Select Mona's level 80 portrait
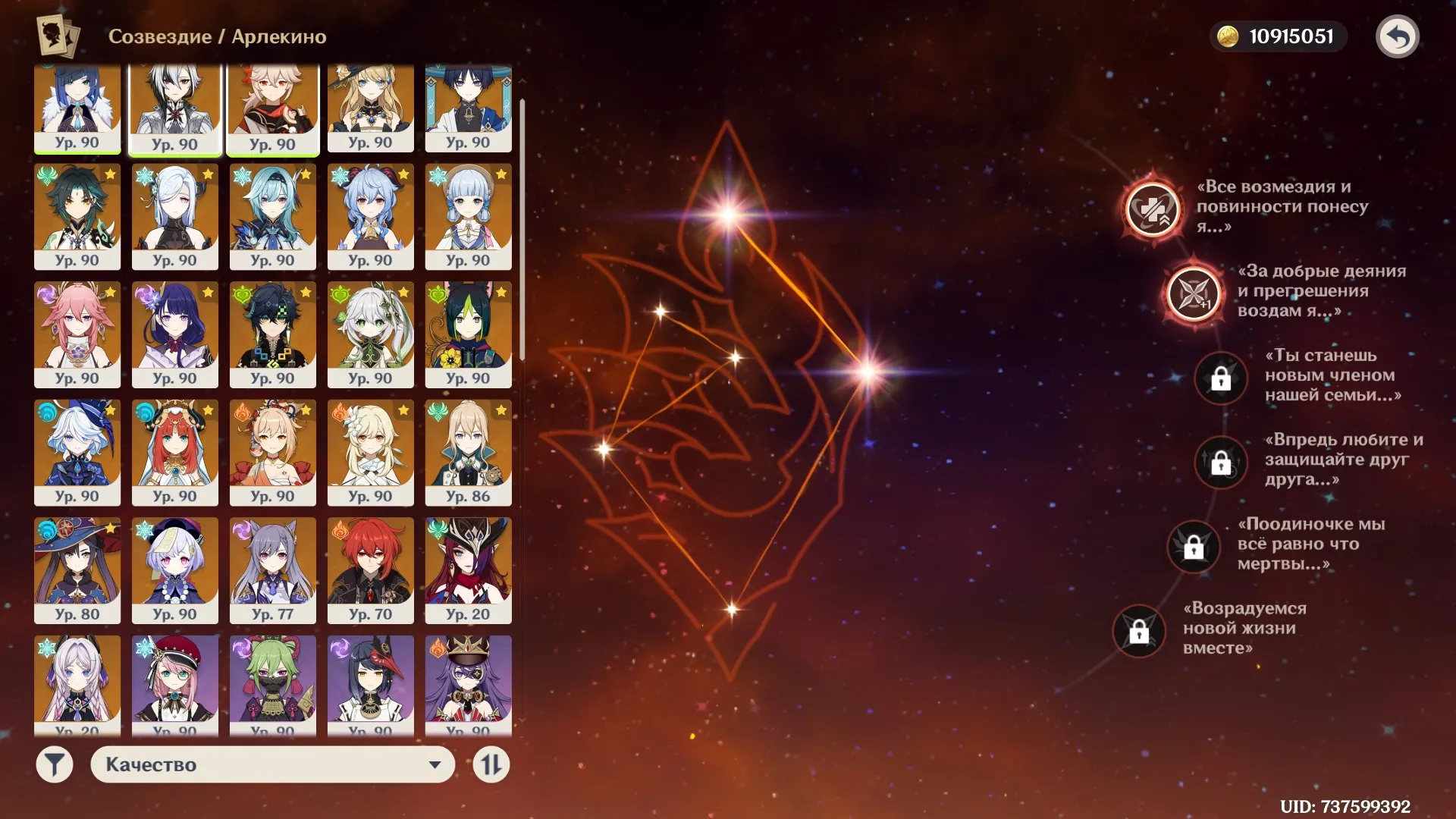This screenshot has width=1456, height=819. pos(78,569)
